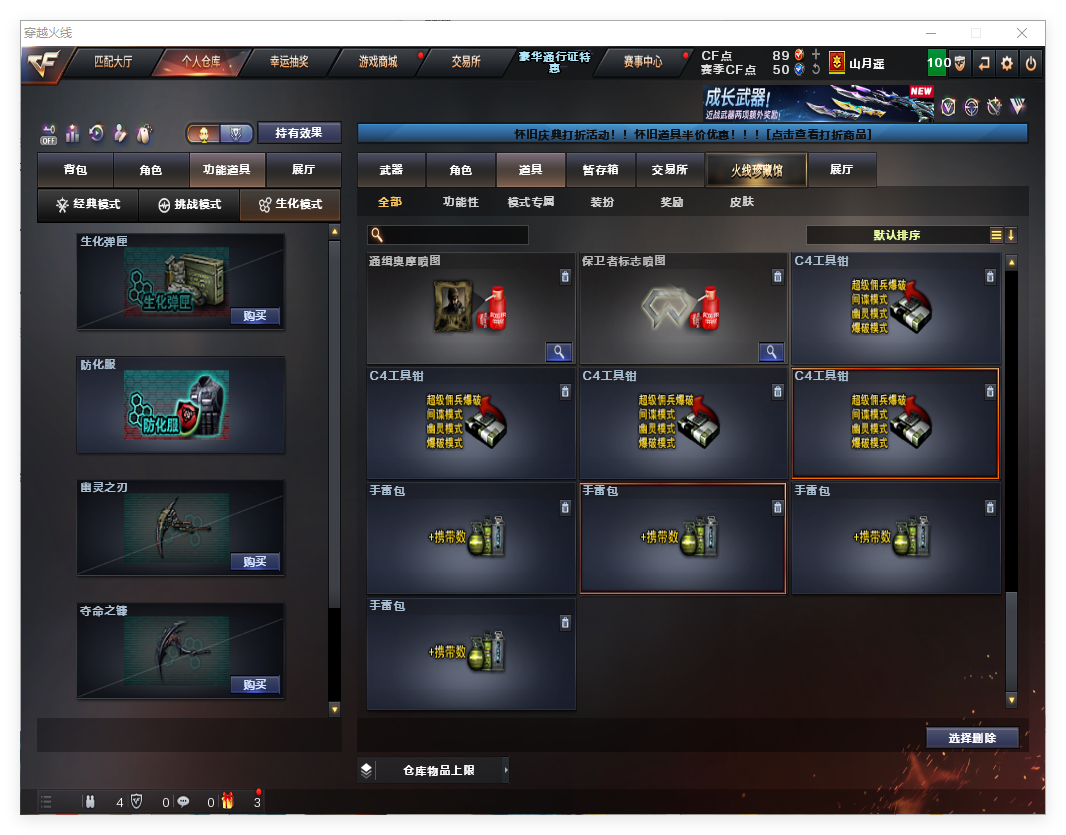Open the 匹配大厅 matchmaking lobby
Screen dimensions: 1066x835
click(112, 62)
